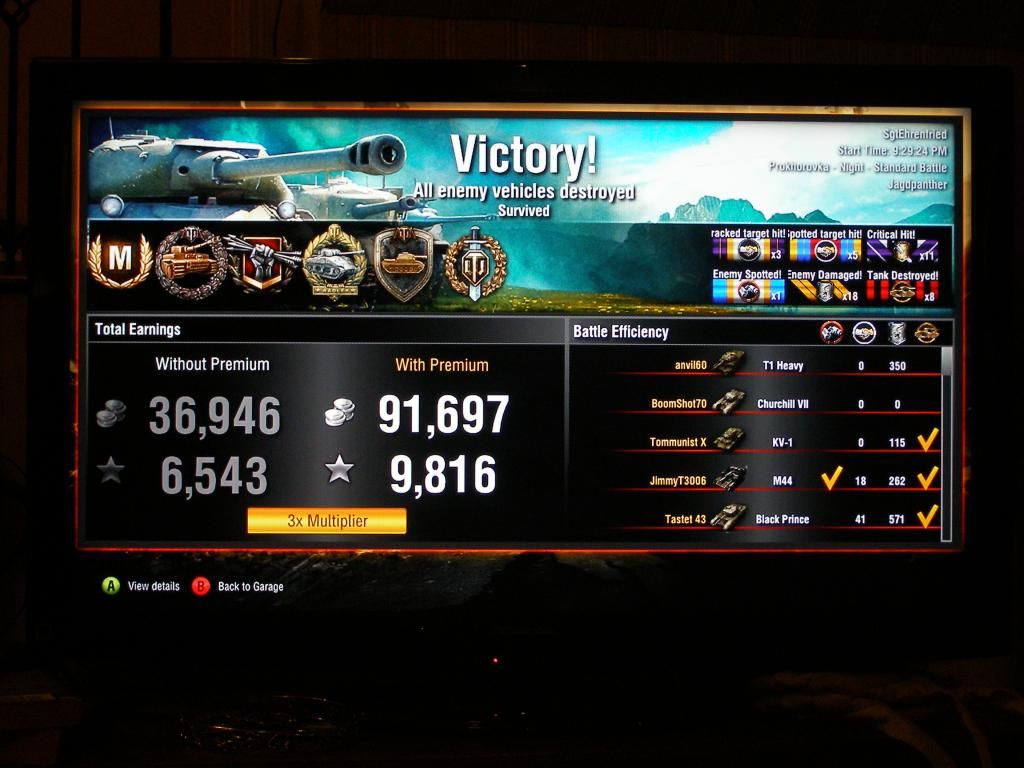This screenshot has height=768, width=1024.
Task: Select the anvil60 T1 Heavy row
Action: 770,366
